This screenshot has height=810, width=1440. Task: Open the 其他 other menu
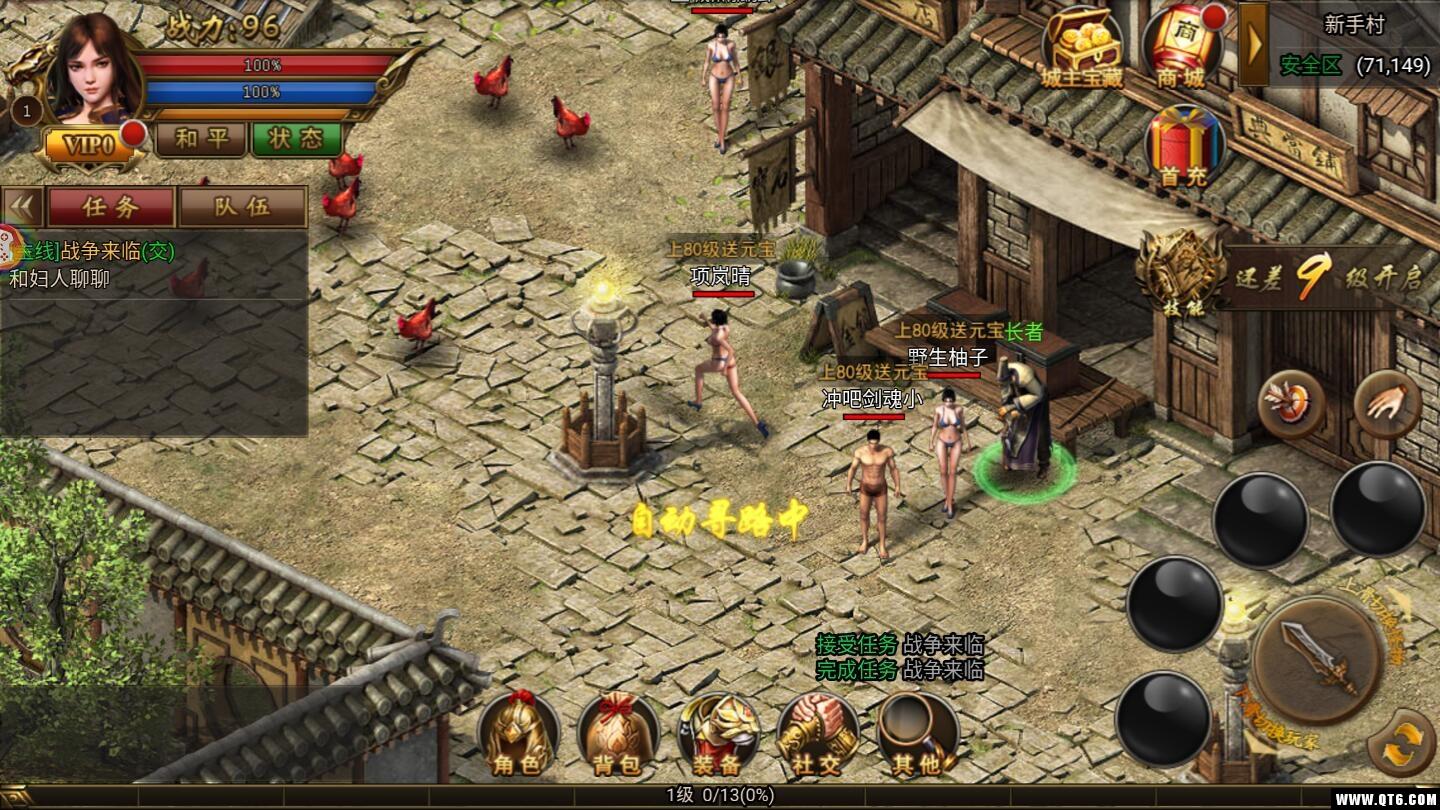coord(917,736)
